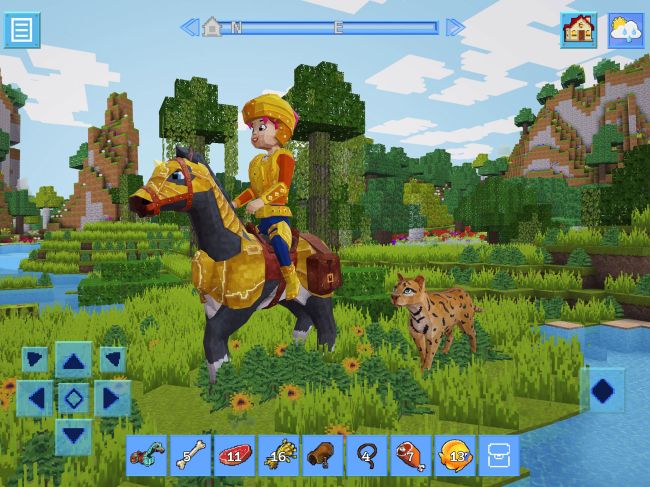Select the raw red meat slot
The image size is (650, 487).
[x=234, y=455]
